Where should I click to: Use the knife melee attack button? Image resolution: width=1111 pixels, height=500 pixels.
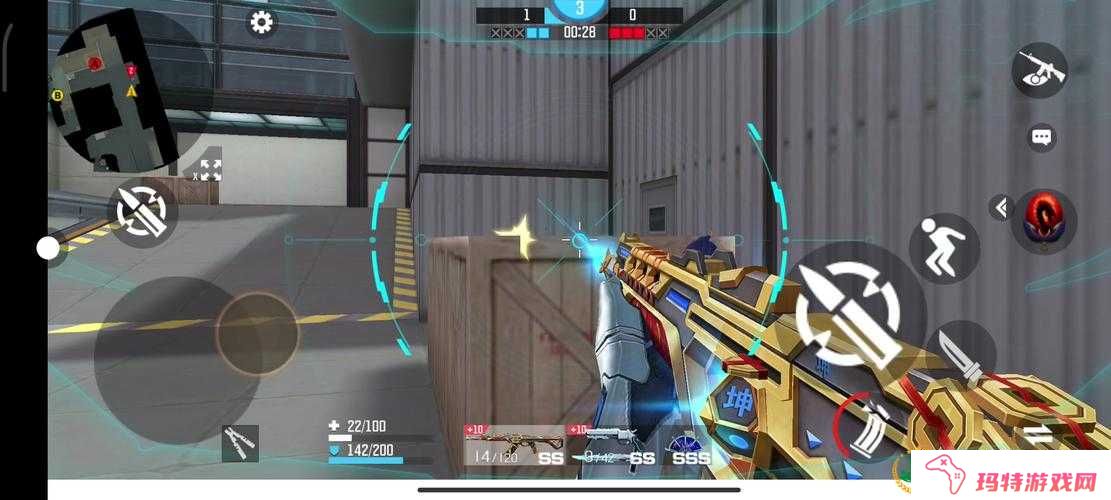pos(964,356)
